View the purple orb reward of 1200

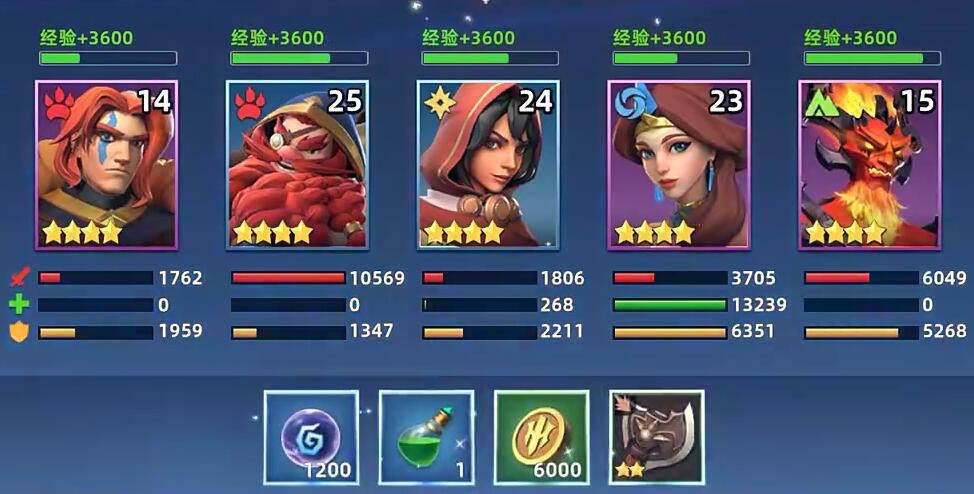(x=311, y=437)
